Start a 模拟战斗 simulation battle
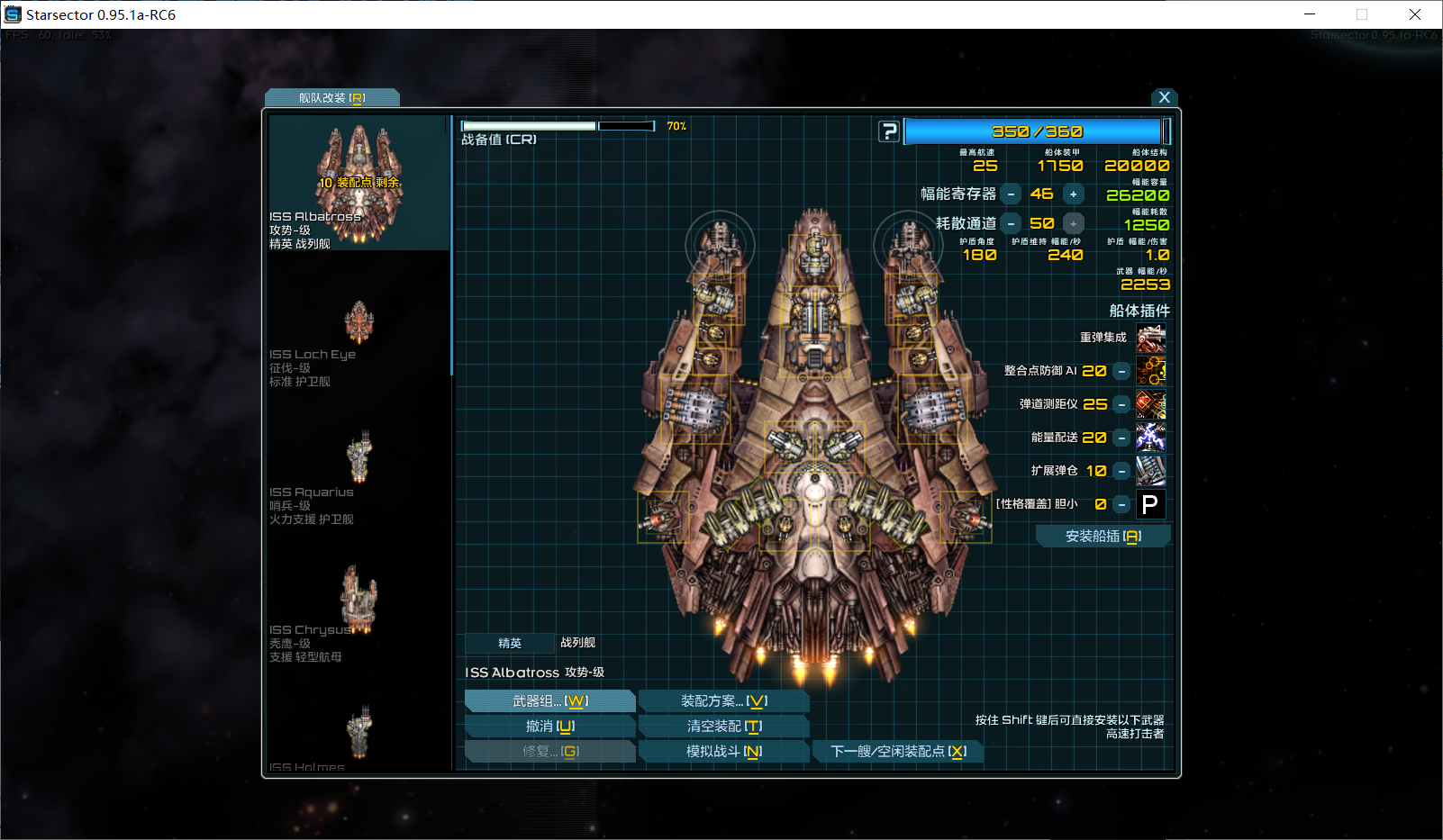Image resolution: width=1443 pixels, height=840 pixels. (723, 752)
